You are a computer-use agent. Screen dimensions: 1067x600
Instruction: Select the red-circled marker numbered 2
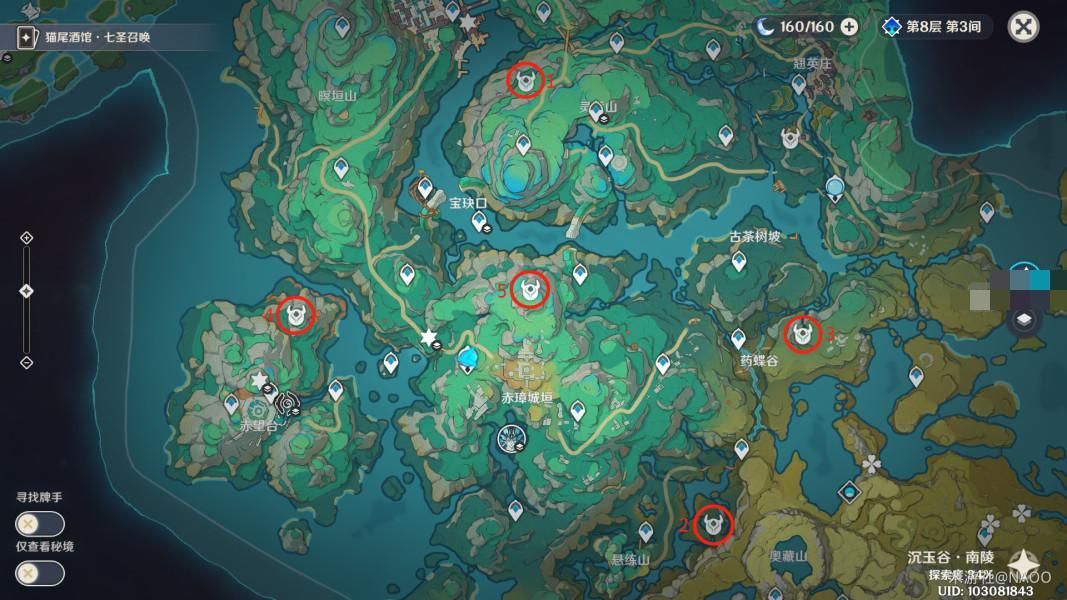click(x=713, y=523)
